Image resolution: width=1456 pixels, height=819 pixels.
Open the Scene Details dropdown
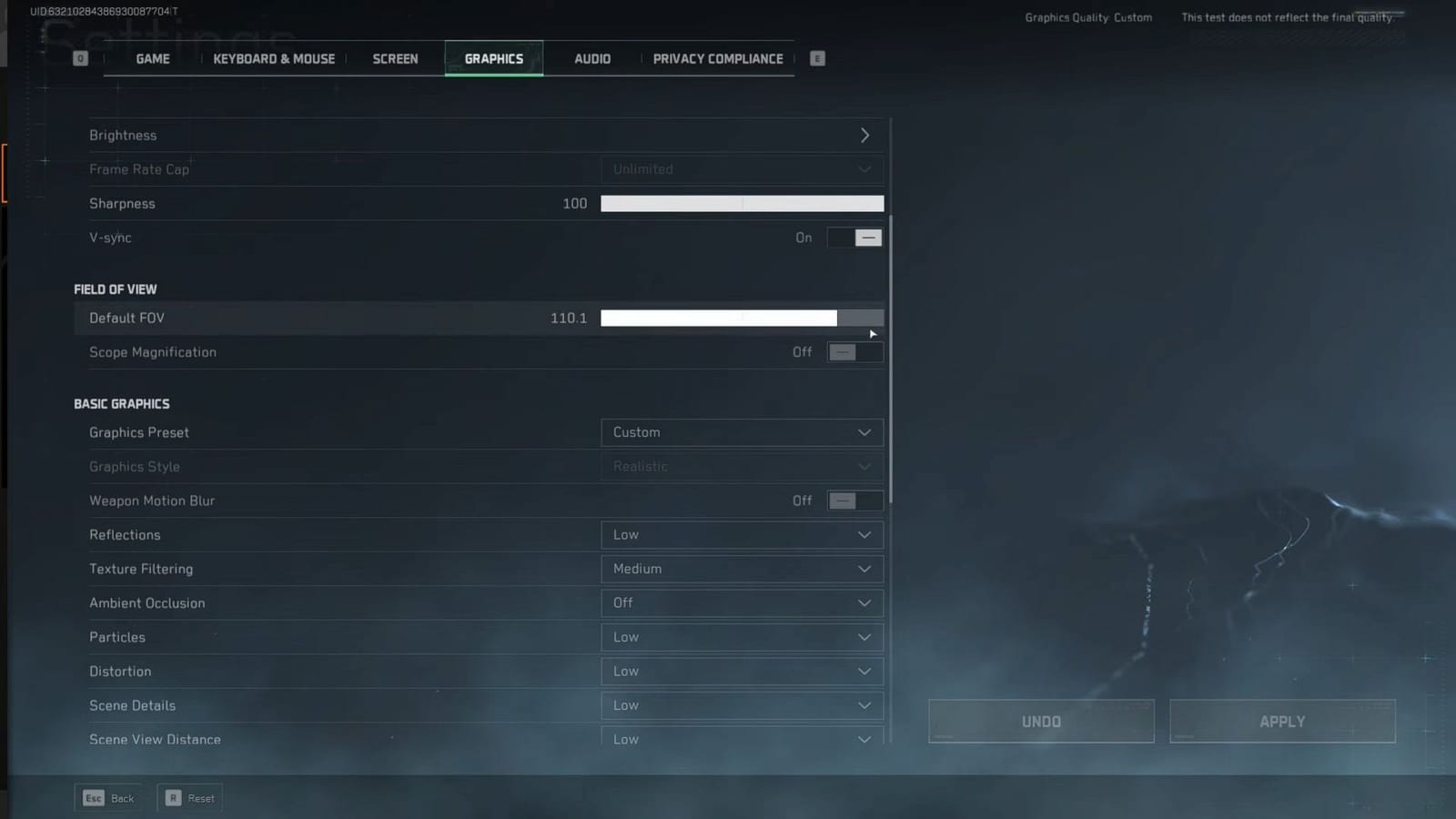742,705
